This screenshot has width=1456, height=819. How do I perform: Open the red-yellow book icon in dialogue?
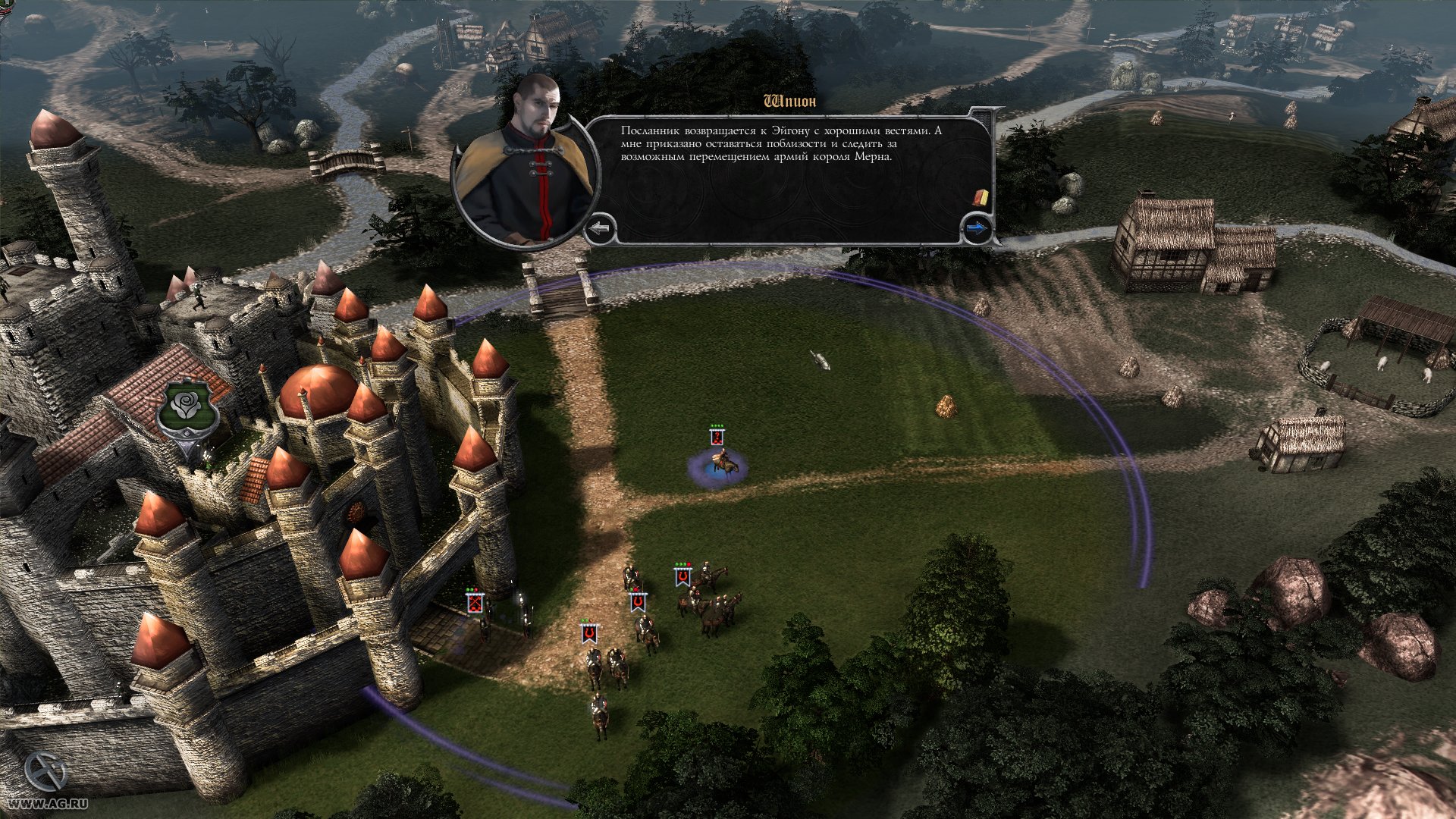[981, 197]
